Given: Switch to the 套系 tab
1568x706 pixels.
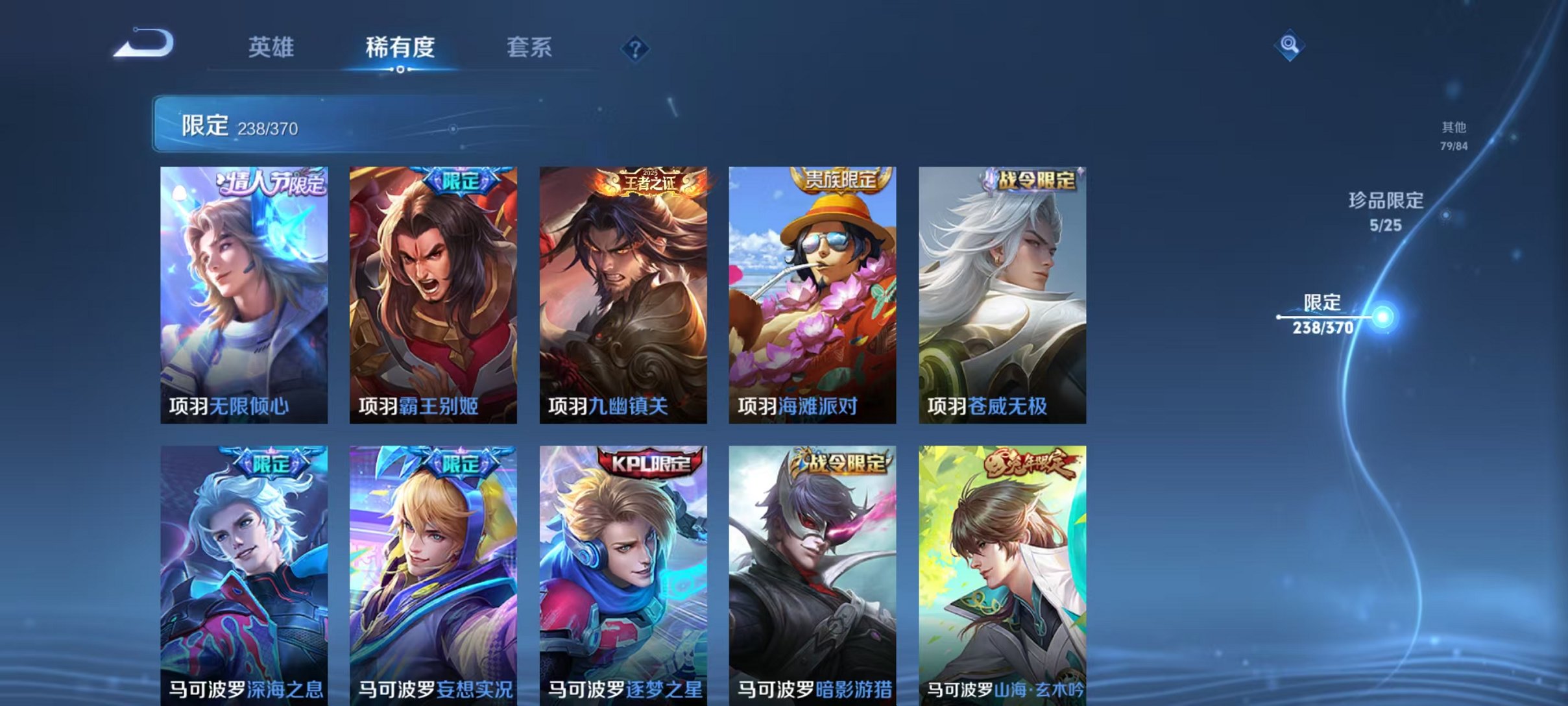Looking at the screenshot, I should click(530, 47).
